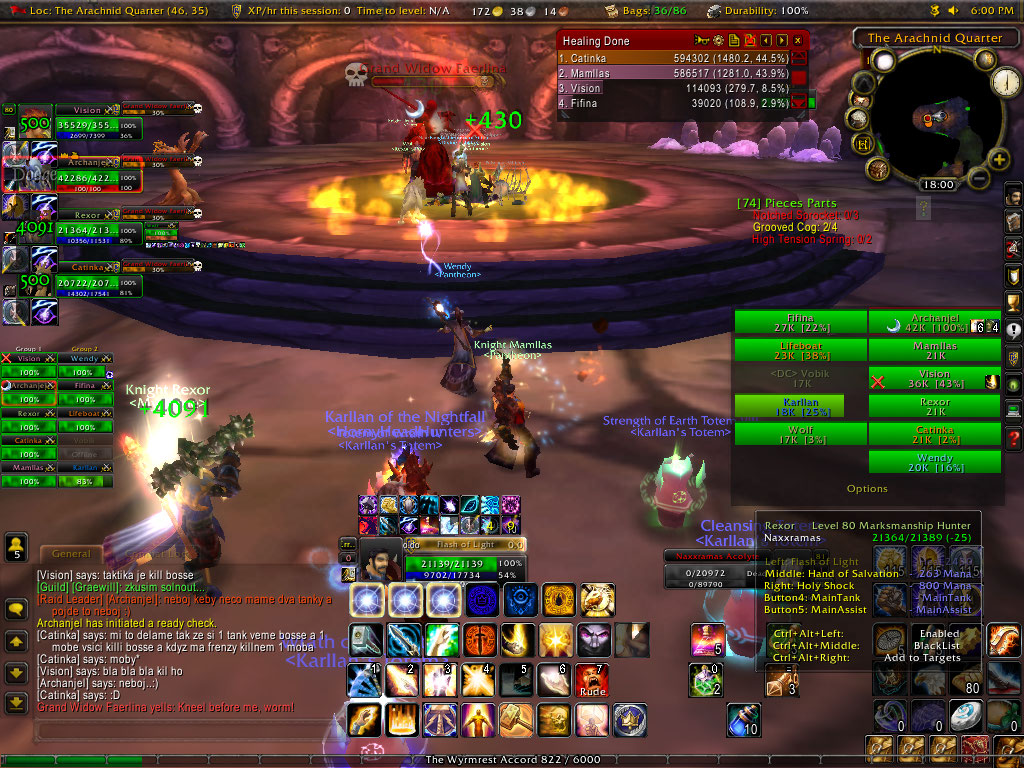Click the player portrait on the unit frame

381,564
